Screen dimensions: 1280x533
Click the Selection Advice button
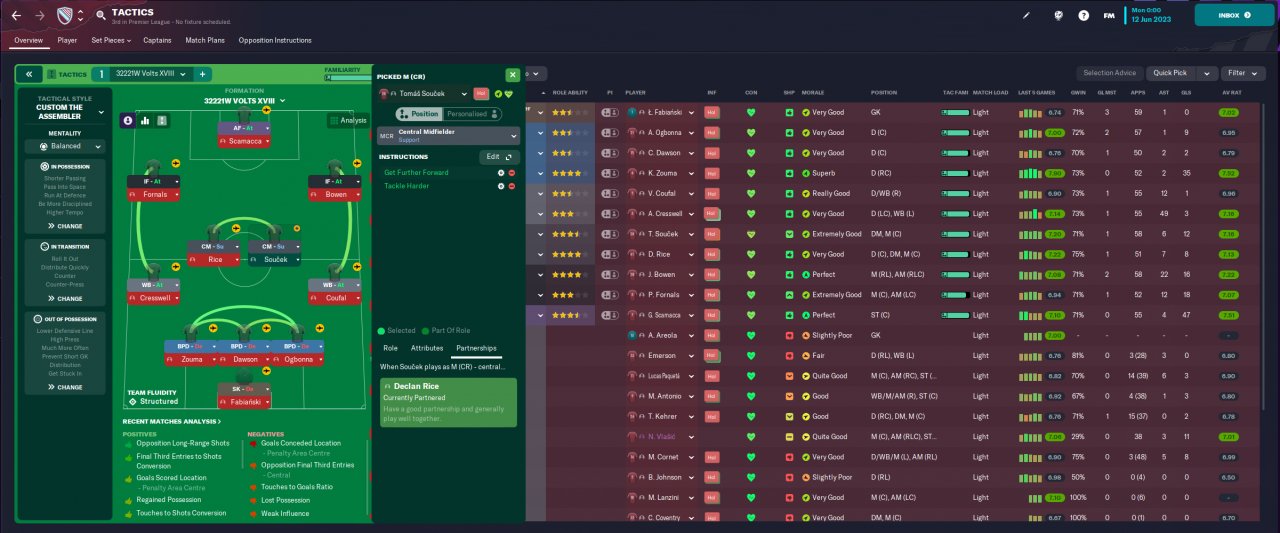[x=1110, y=73]
